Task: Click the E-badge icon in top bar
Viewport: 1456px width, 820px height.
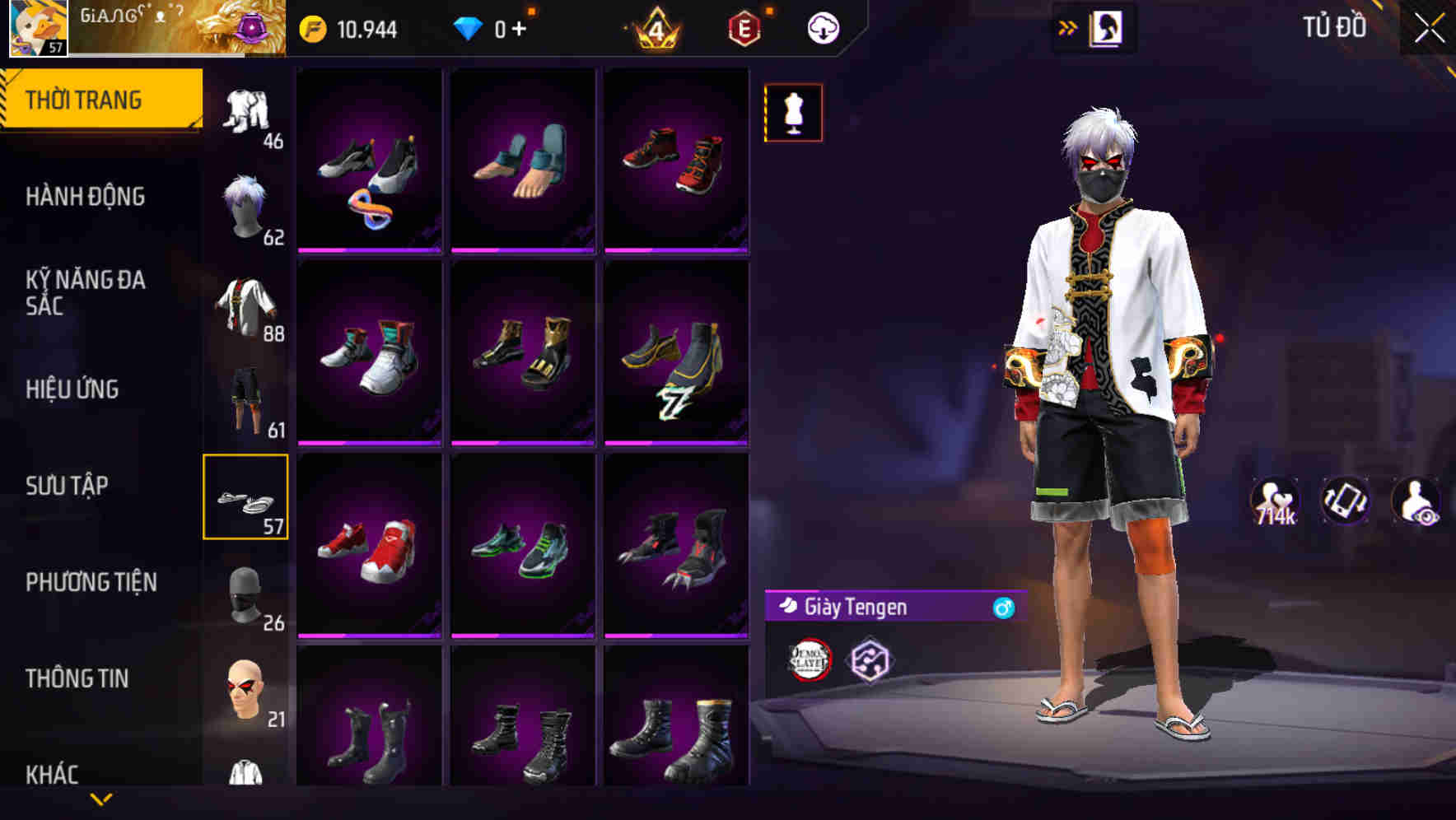Action: [744, 27]
